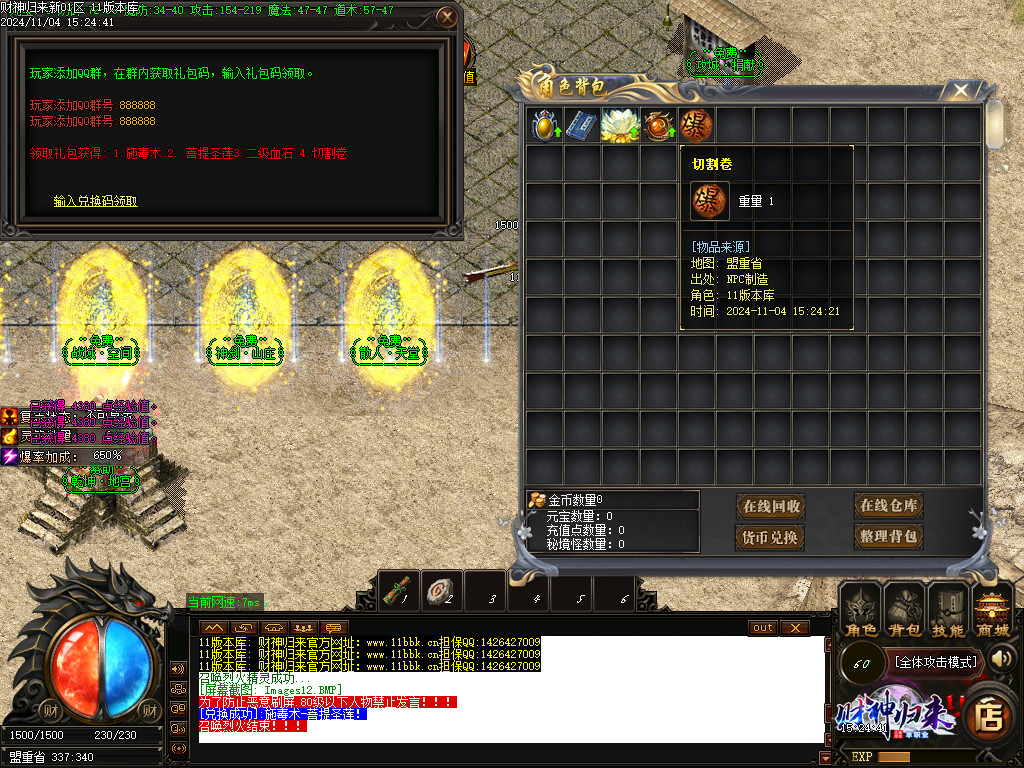Image resolution: width=1024 pixels, height=768 pixels.
Task: Use the green scroll in hotbar slot 1
Action: (399, 591)
